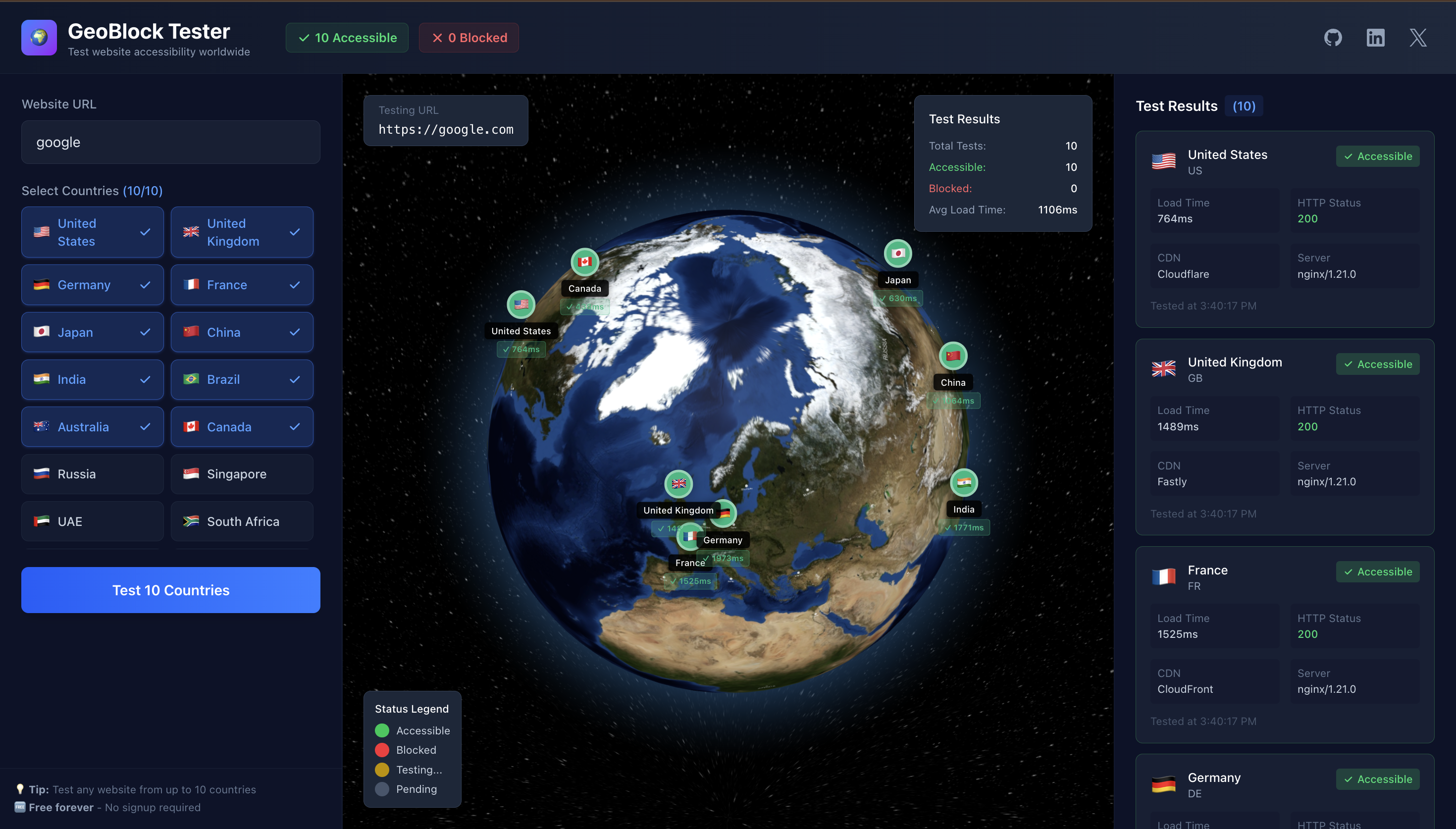Click inside the Website URL input field
Image resolution: width=1456 pixels, height=829 pixels.
[170, 142]
